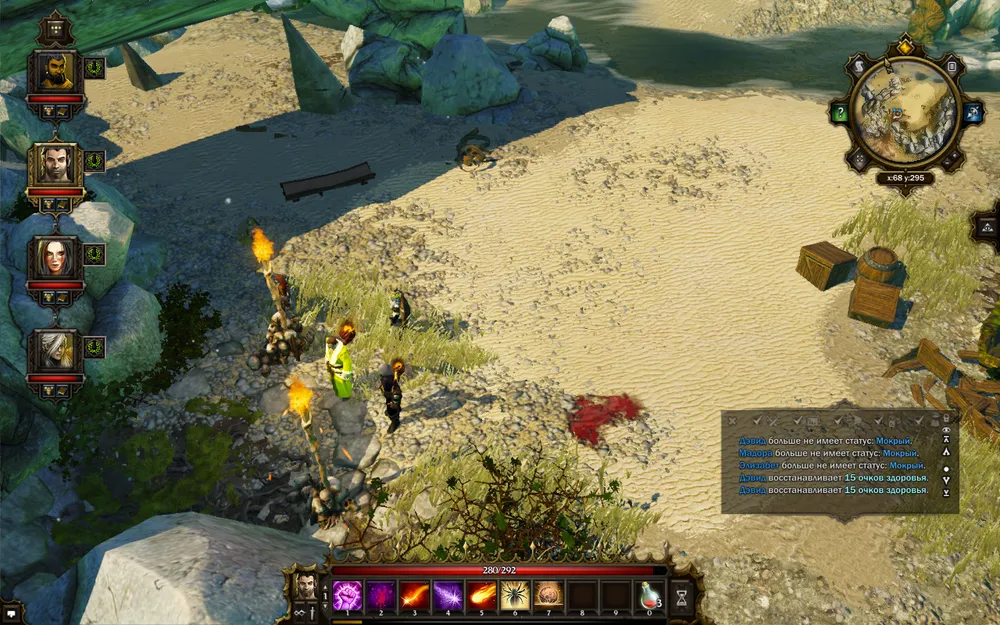This screenshot has width=1000, height=625.
Task: Select the bearded dark-skinned party member portrait
Action: coord(54,73)
